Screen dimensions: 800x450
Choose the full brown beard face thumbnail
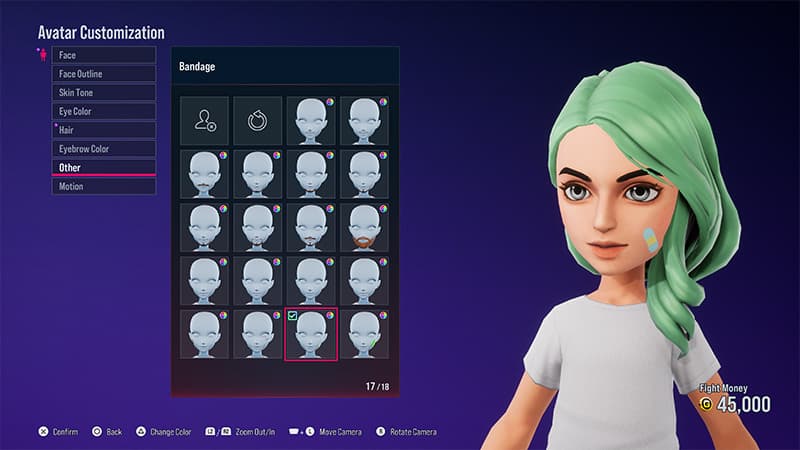[x=364, y=228]
